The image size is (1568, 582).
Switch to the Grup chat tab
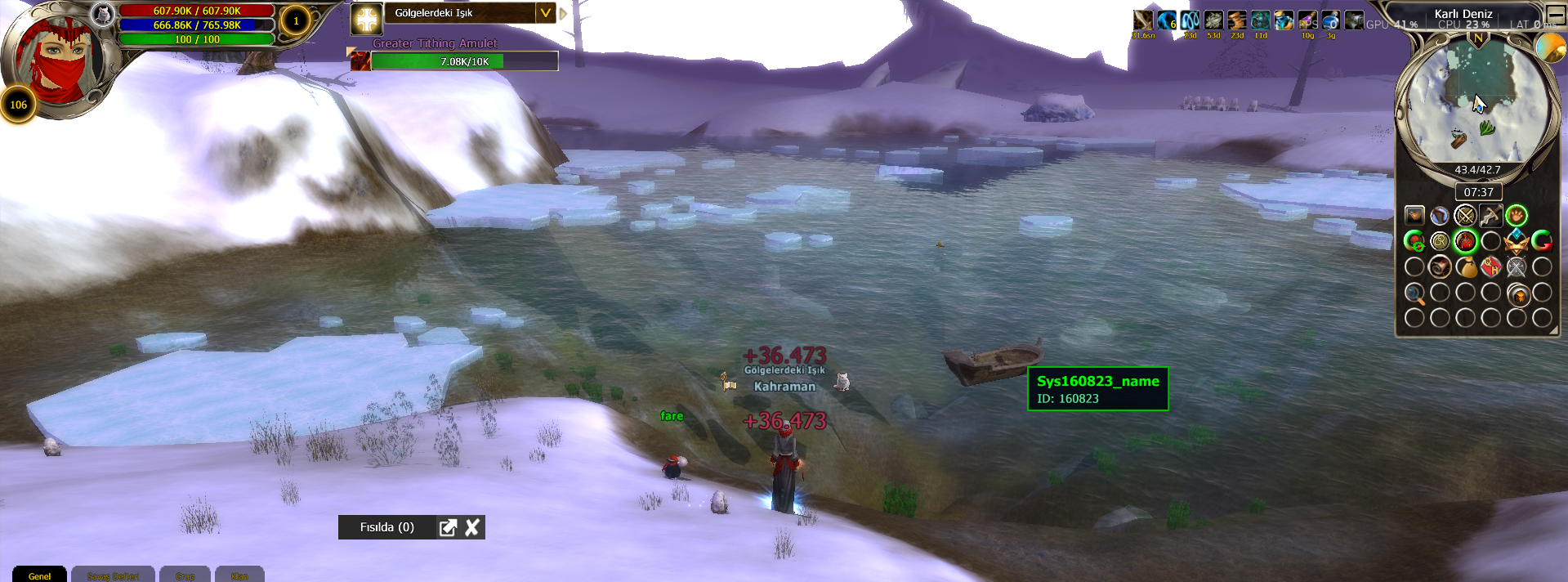(x=185, y=575)
